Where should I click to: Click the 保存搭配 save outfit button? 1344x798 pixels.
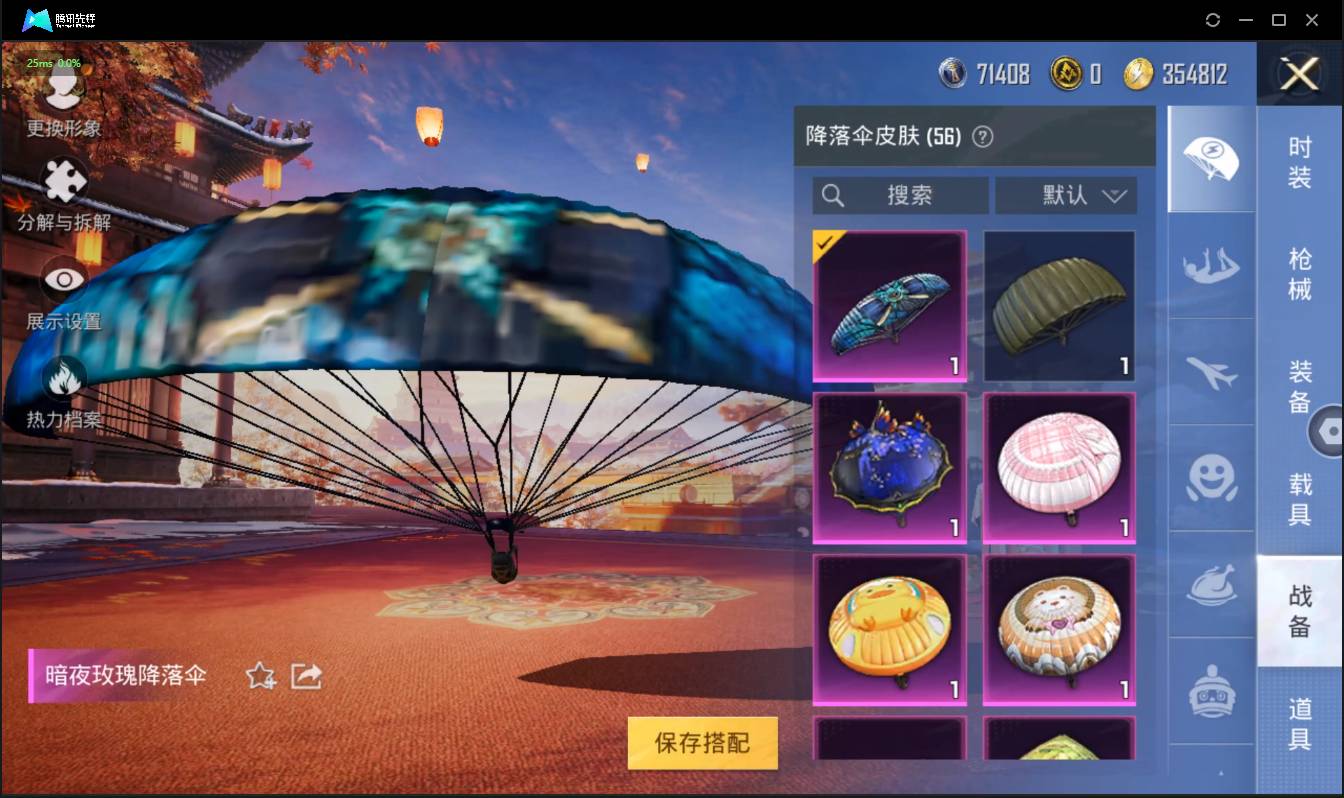tap(702, 744)
